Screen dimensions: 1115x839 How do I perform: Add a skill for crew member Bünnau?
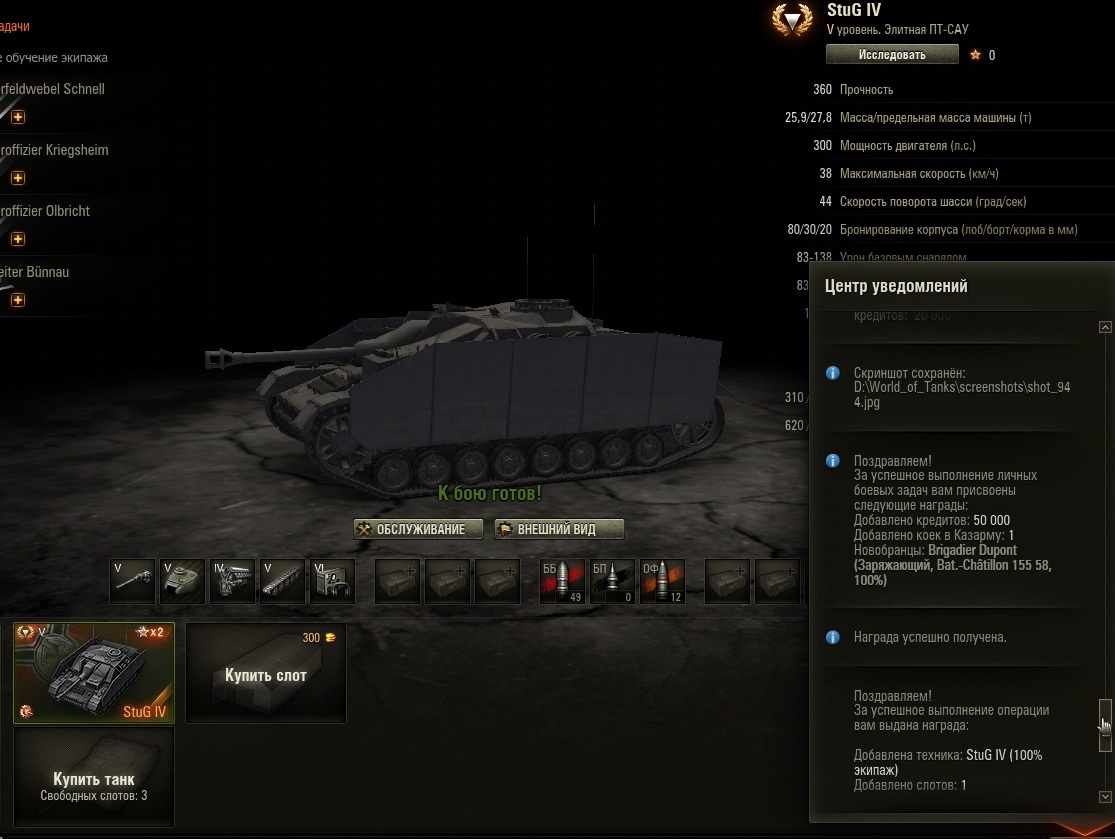pos(18,300)
